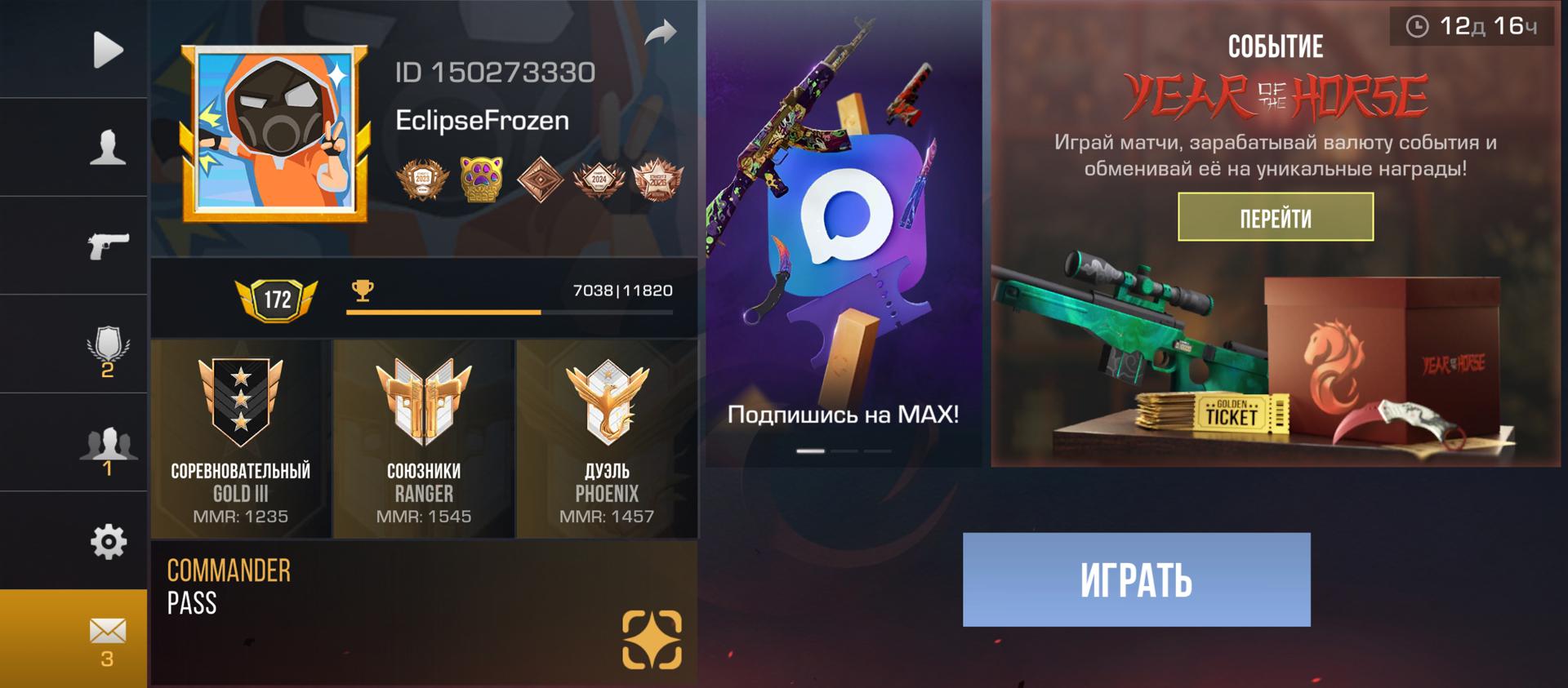Screen dimensions: 1568x688
Task: Open the Подпишись на MAX promo banner
Action: tap(844, 233)
